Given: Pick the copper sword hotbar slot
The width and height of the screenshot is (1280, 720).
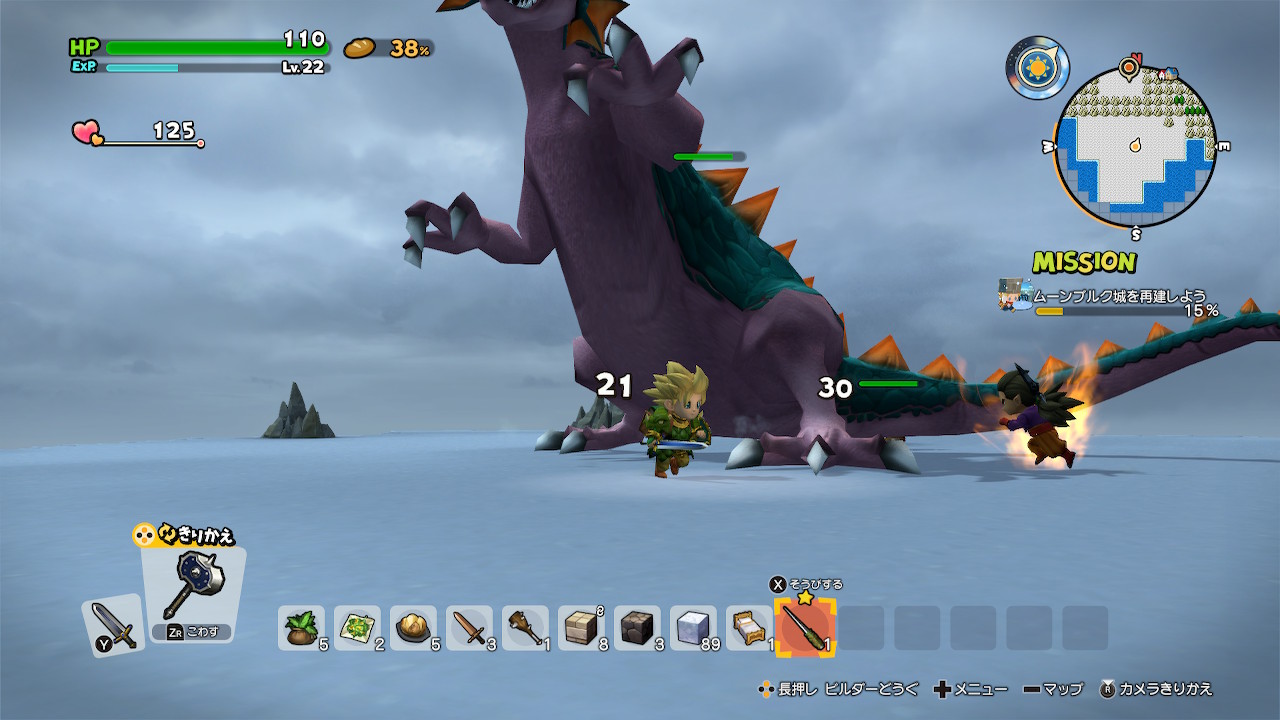Looking at the screenshot, I should point(469,628).
